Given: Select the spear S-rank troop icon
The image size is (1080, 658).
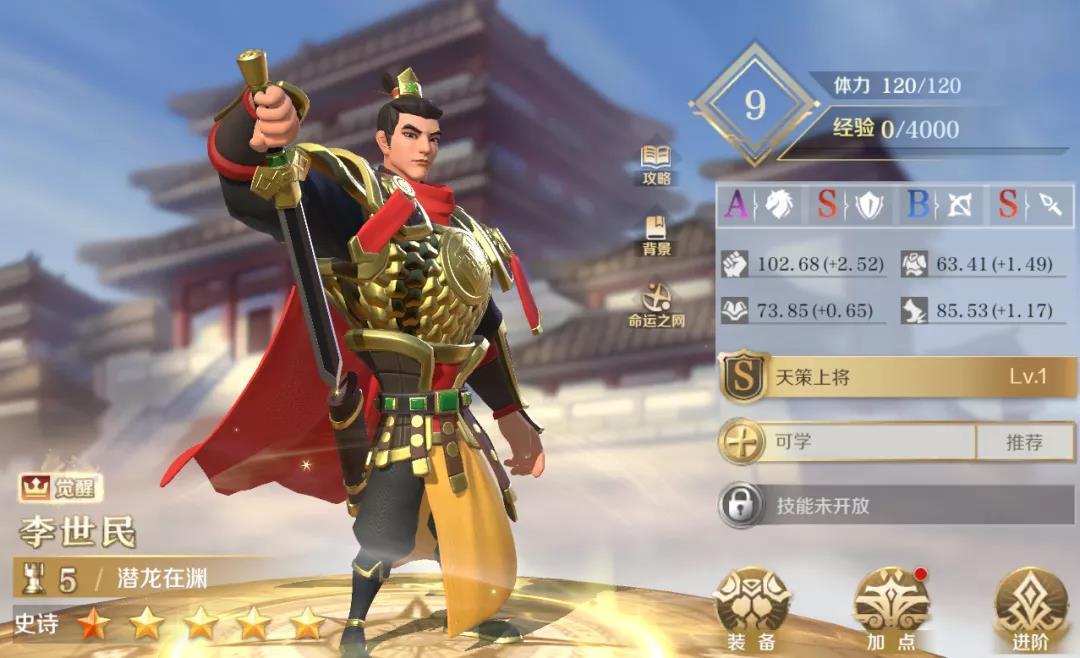Looking at the screenshot, I should (x=1030, y=205).
